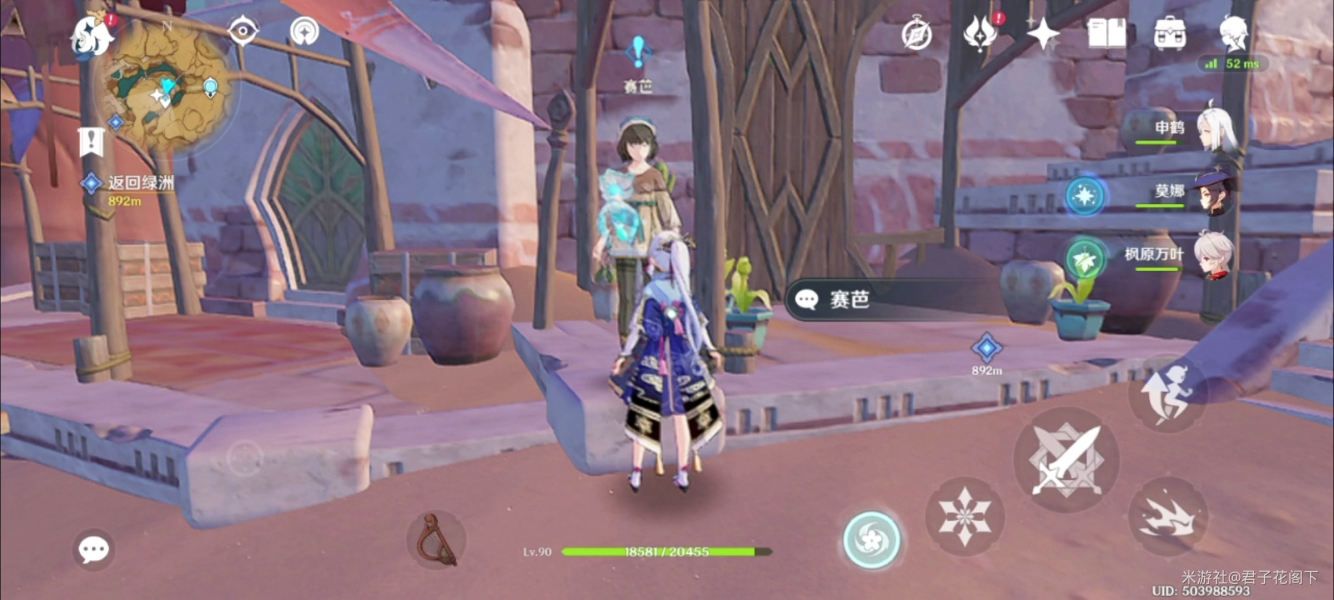Open the quest log exclamation icon
The image size is (1334, 600).
point(92,141)
